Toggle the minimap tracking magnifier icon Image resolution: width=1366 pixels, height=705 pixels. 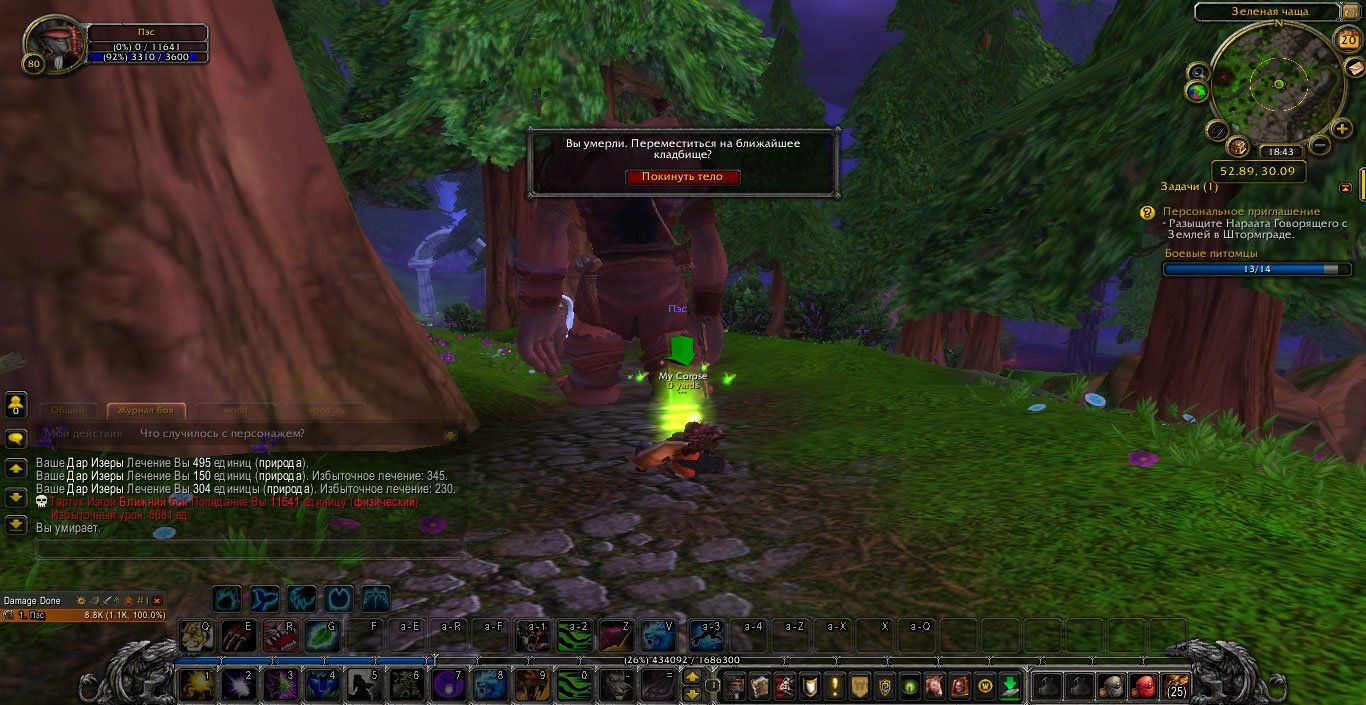[1198, 72]
